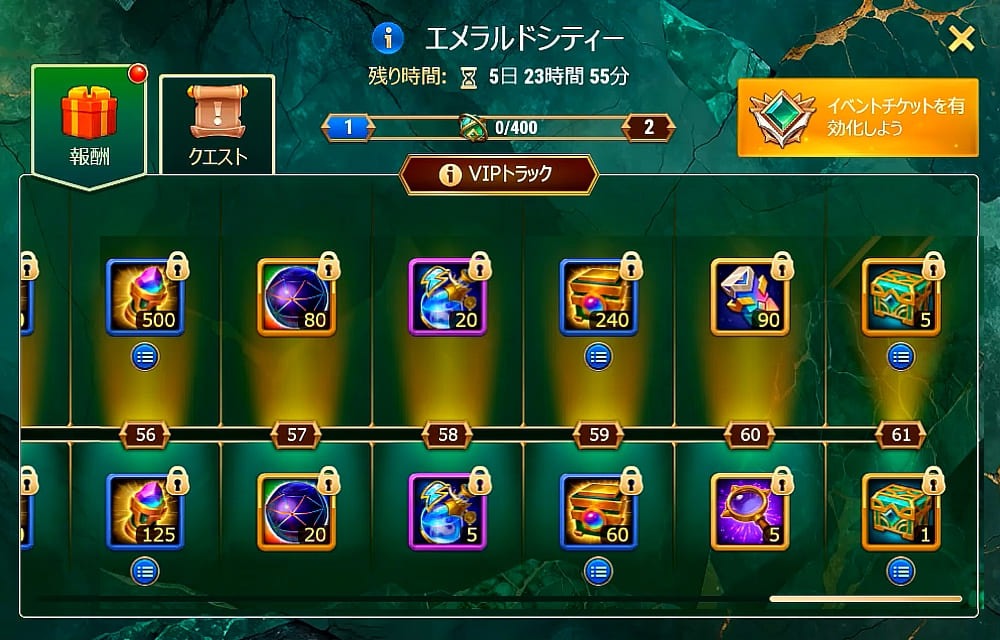Select the VIP reward with quantity 500

[145, 297]
